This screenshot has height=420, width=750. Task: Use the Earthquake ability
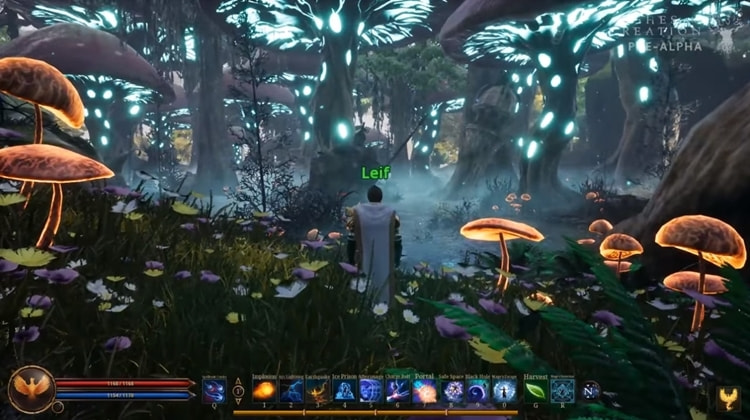(318, 390)
